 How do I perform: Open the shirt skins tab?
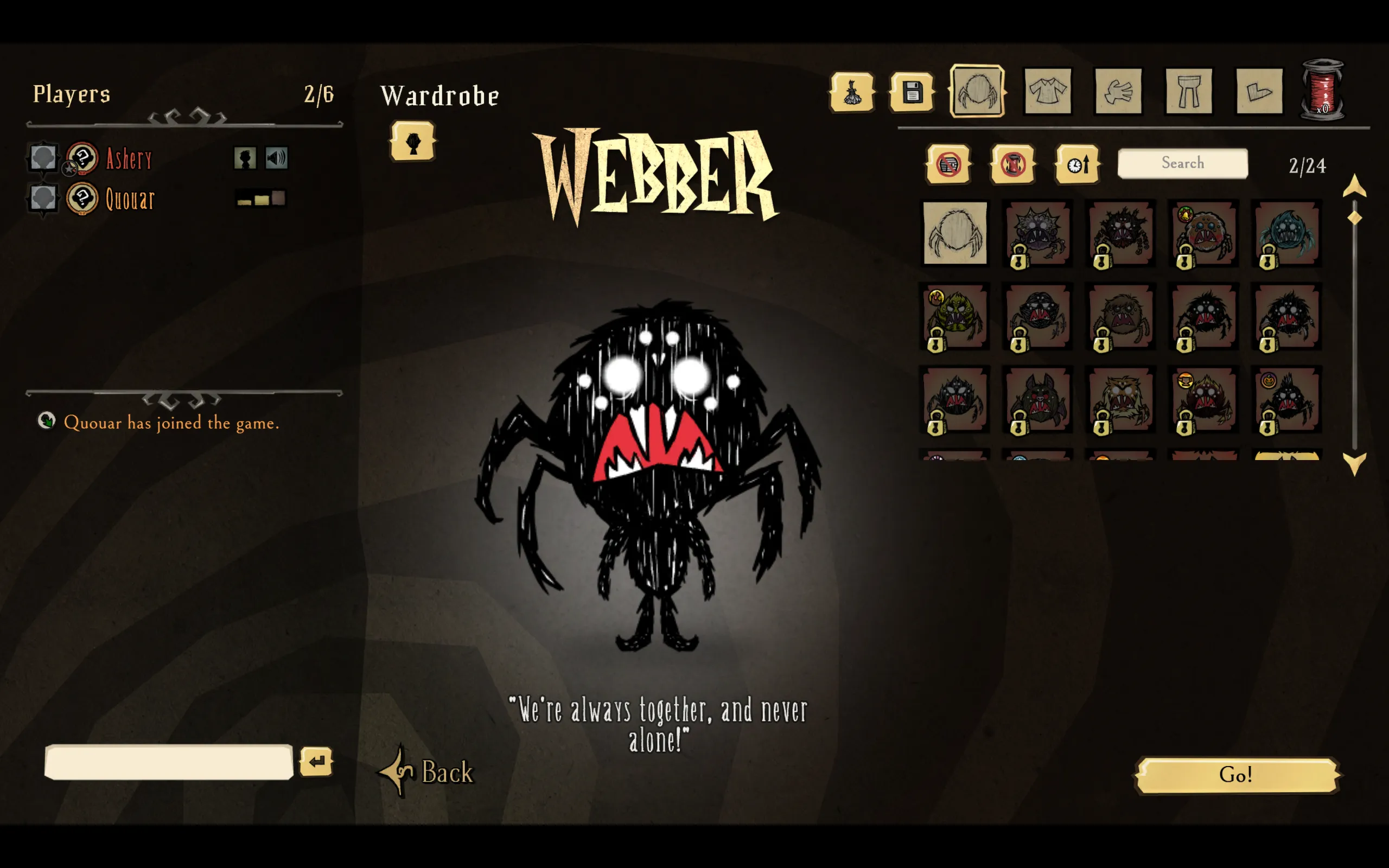tap(1047, 92)
